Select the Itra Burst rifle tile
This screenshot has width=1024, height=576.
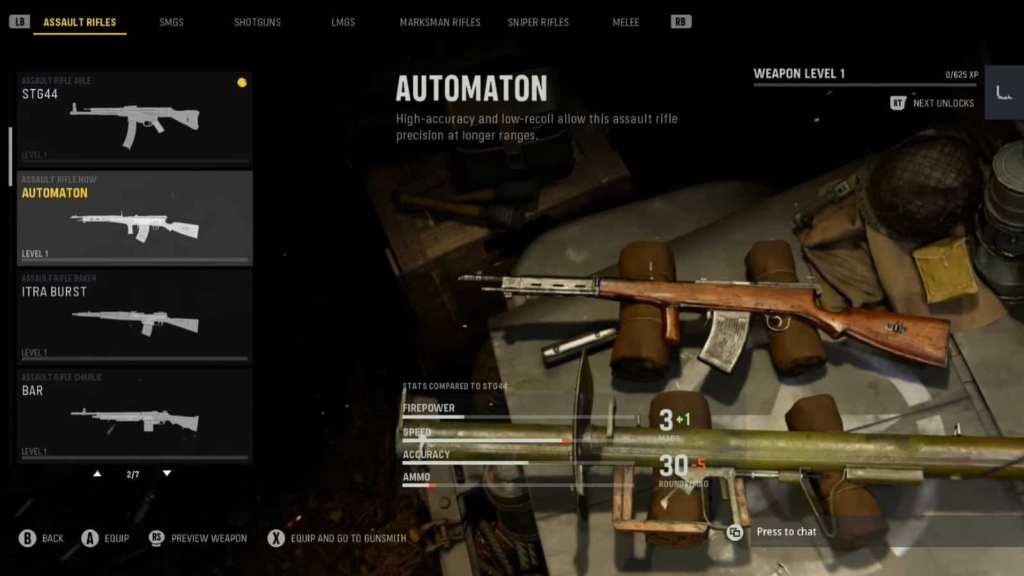(134, 315)
